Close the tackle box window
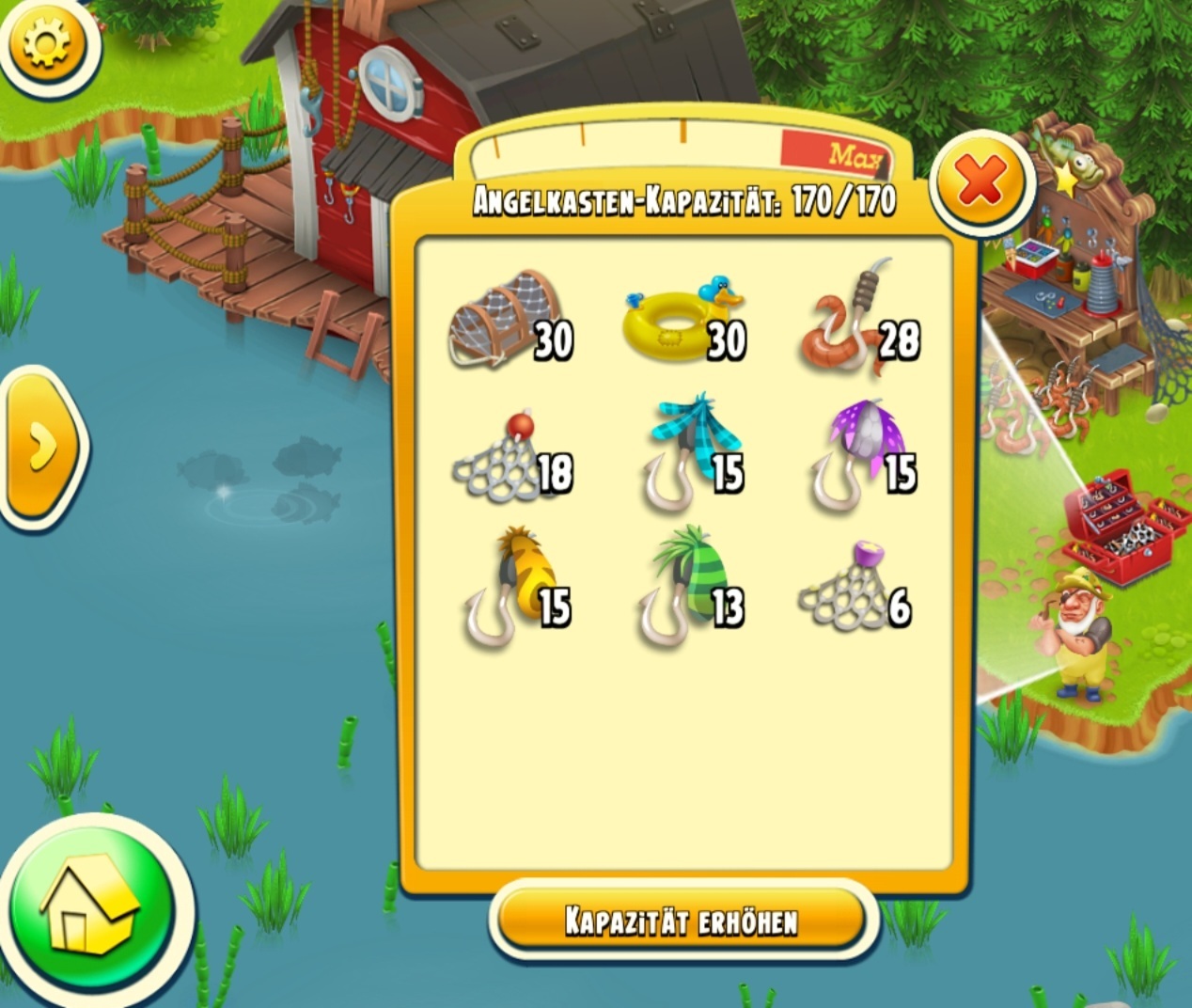The width and height of the screenshot is (1192, 1008). 980,181
